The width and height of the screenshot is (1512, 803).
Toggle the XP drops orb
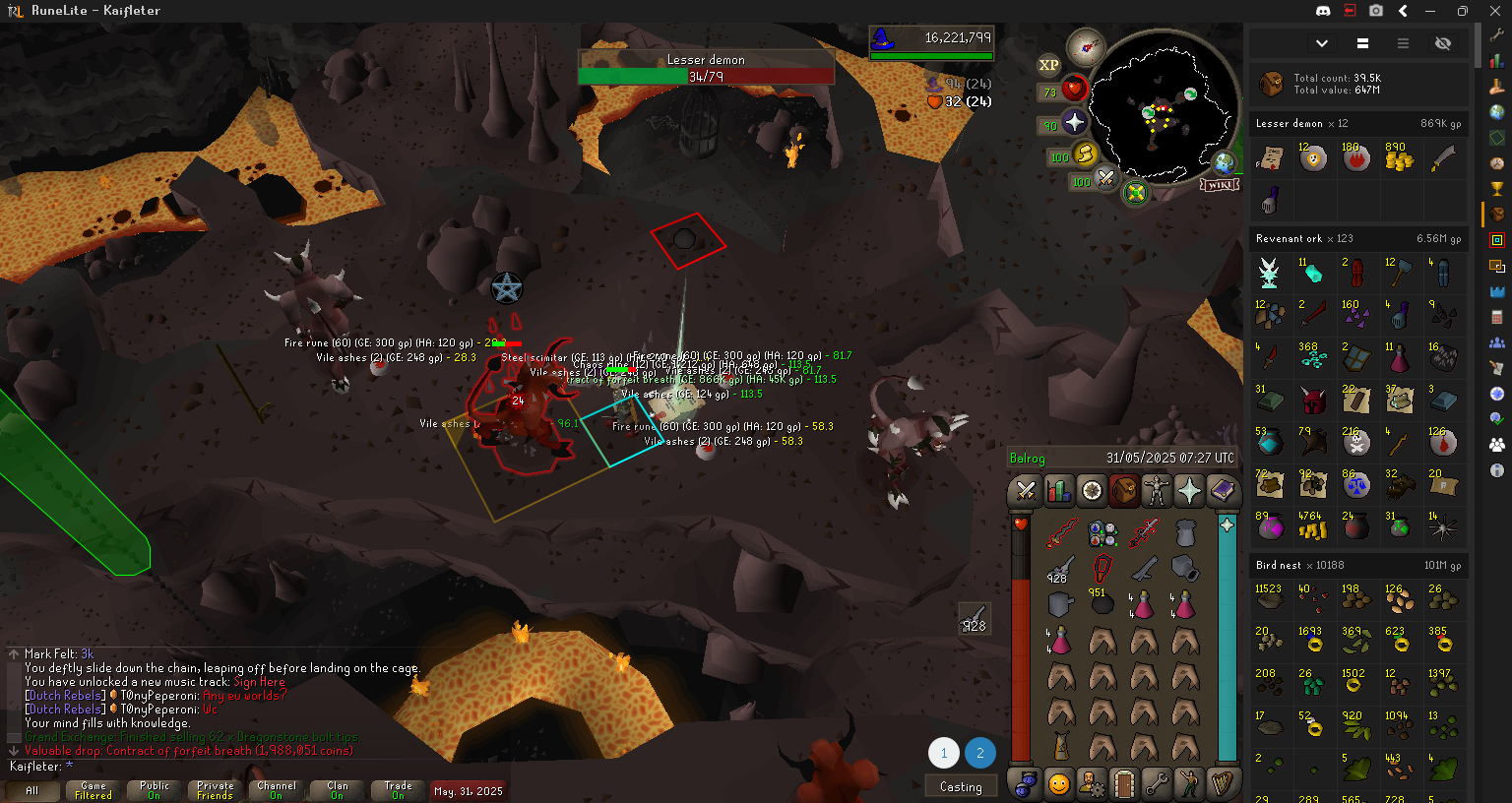(1048, 66)
